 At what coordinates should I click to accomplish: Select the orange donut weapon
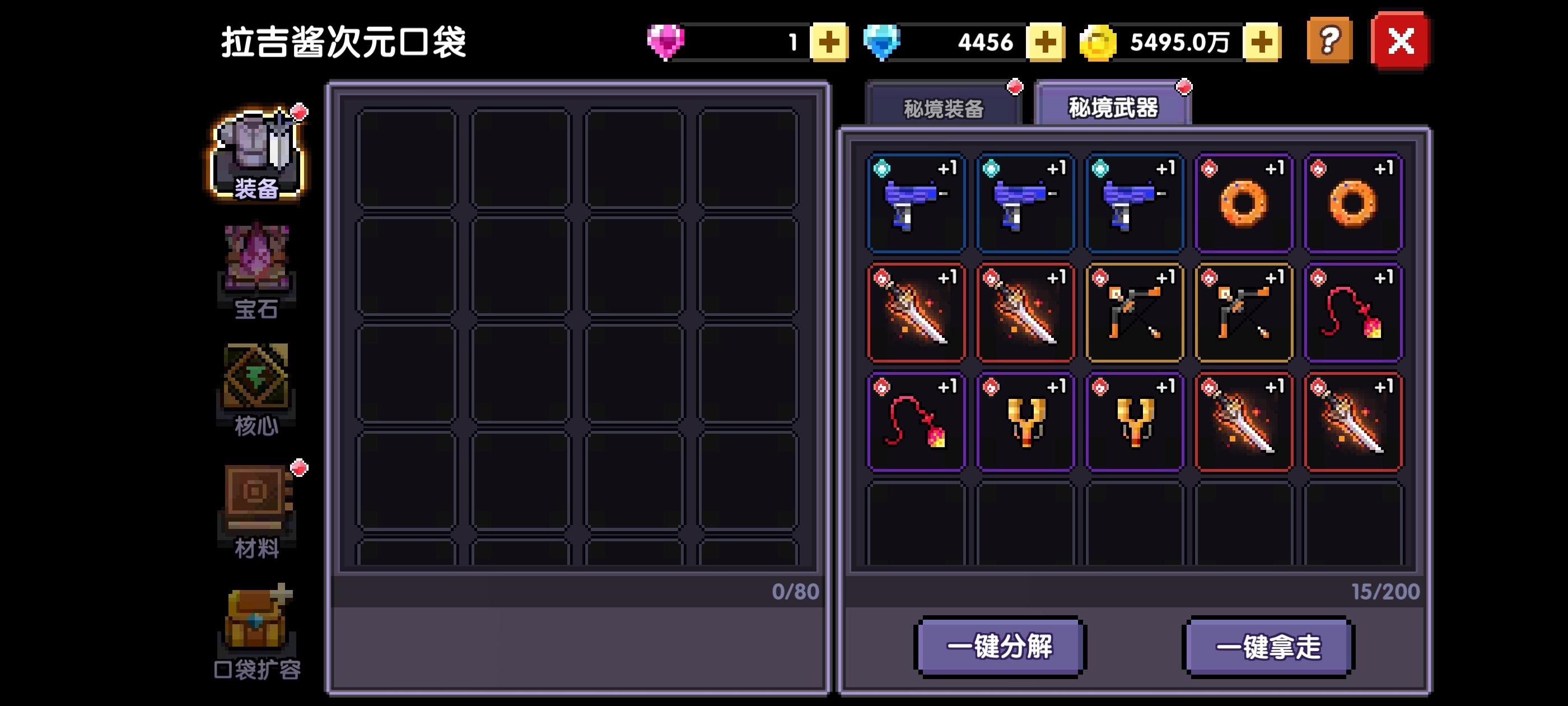(1244, 203)
